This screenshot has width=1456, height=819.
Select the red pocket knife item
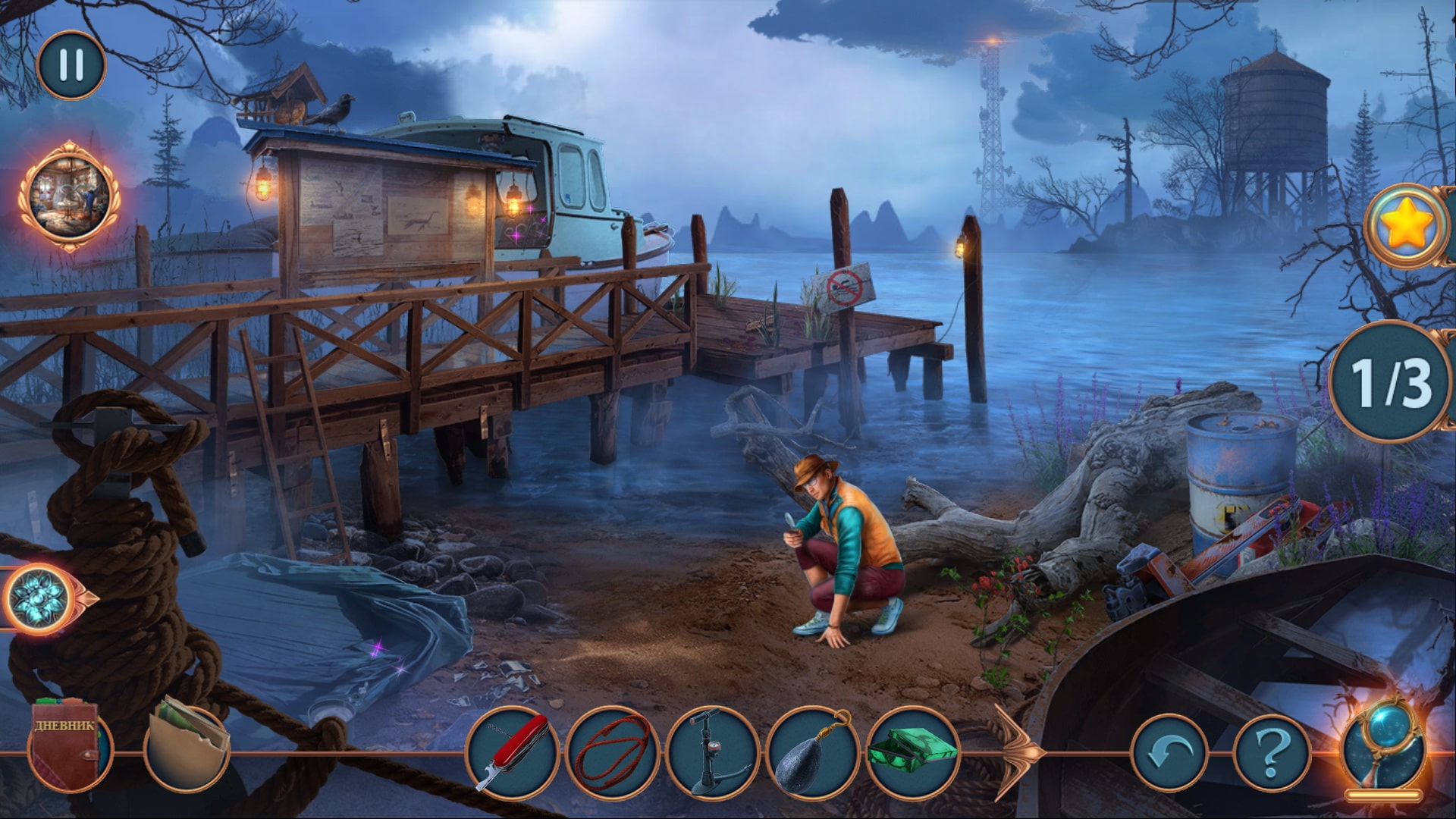[x=512, y=752]
